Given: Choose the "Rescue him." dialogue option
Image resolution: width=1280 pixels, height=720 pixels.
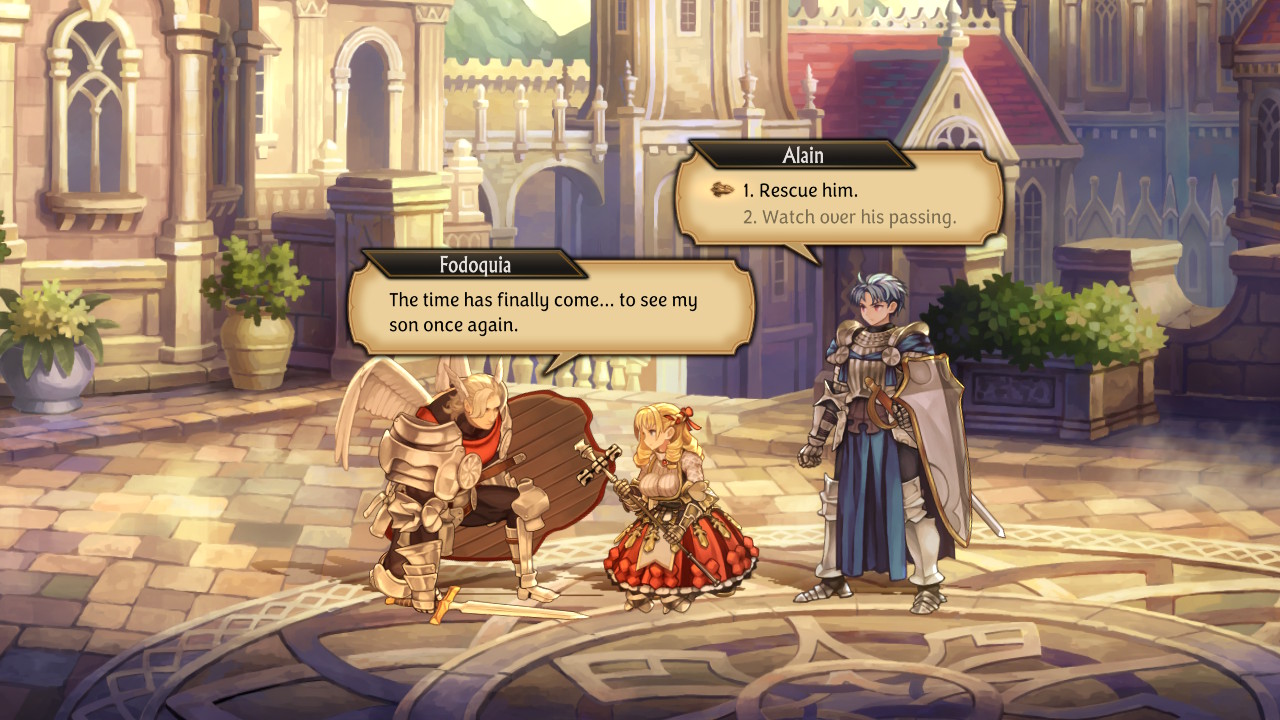Looking at the screenshot, I should point(800,190).
